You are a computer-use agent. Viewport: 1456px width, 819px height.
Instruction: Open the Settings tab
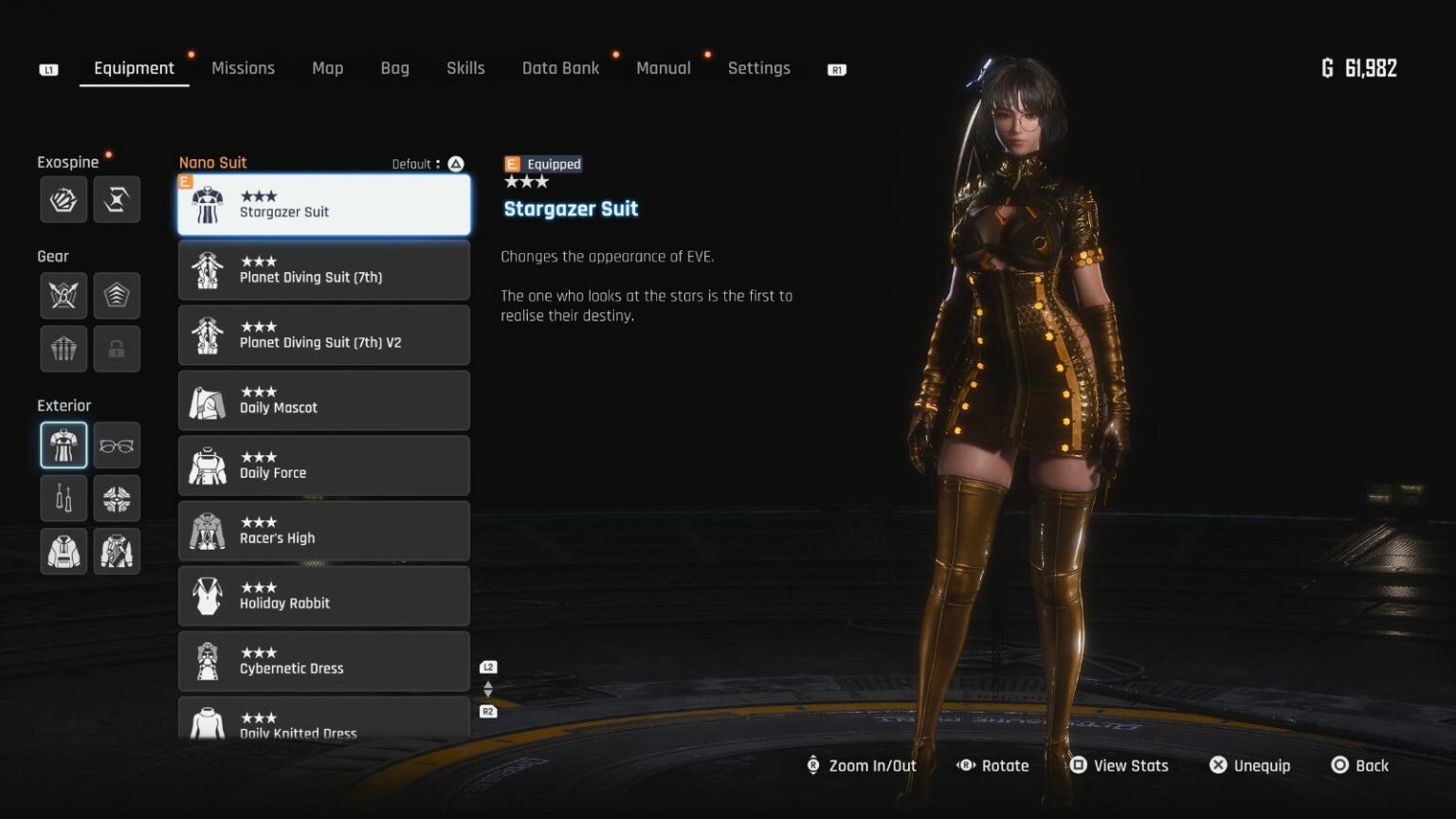coord(758,68)
